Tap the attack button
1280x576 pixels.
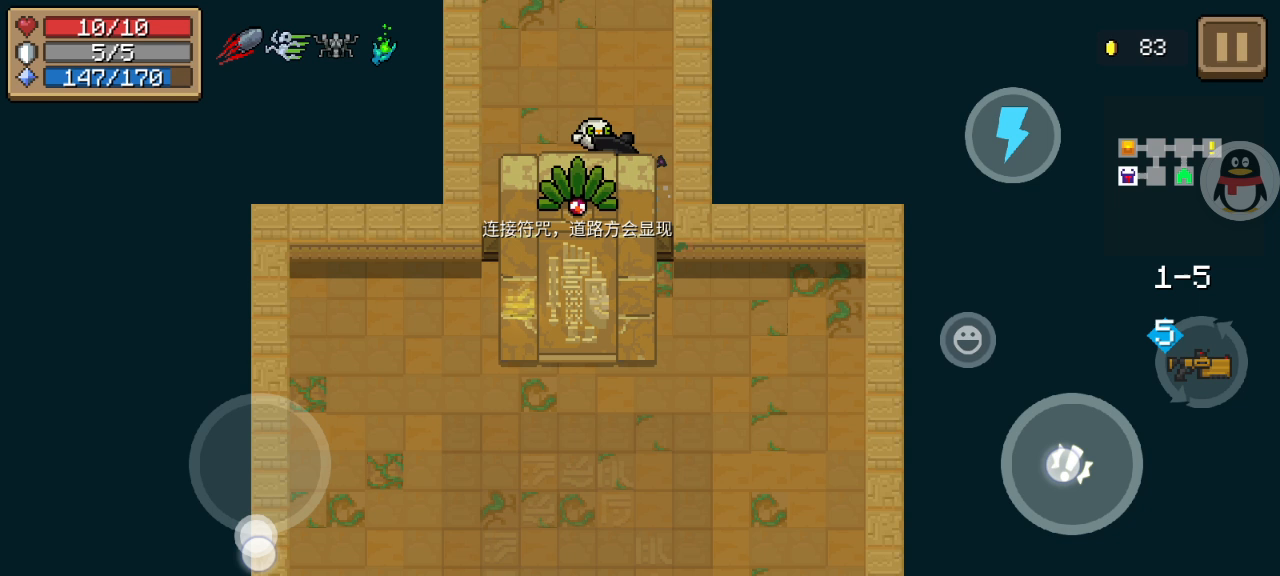pyautogui.click(x=1071, y=464)
